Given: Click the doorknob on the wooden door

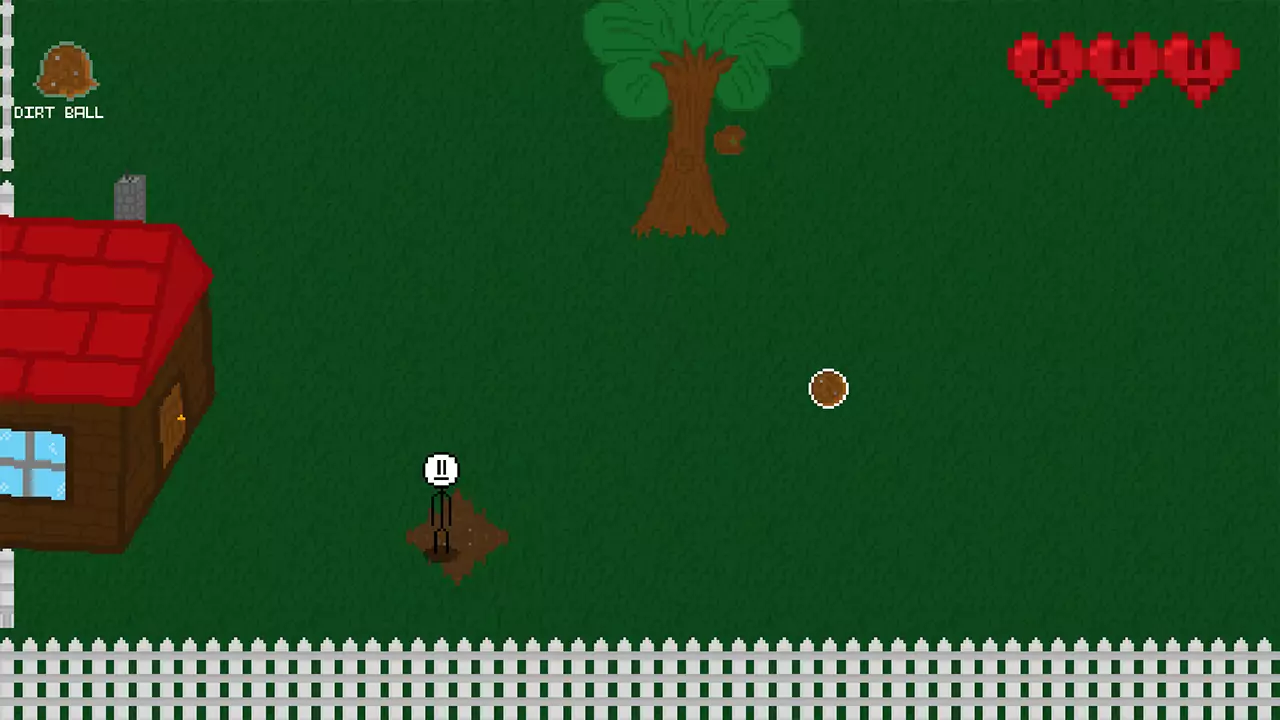Looking at the screenshot, I should click(180, 418).
